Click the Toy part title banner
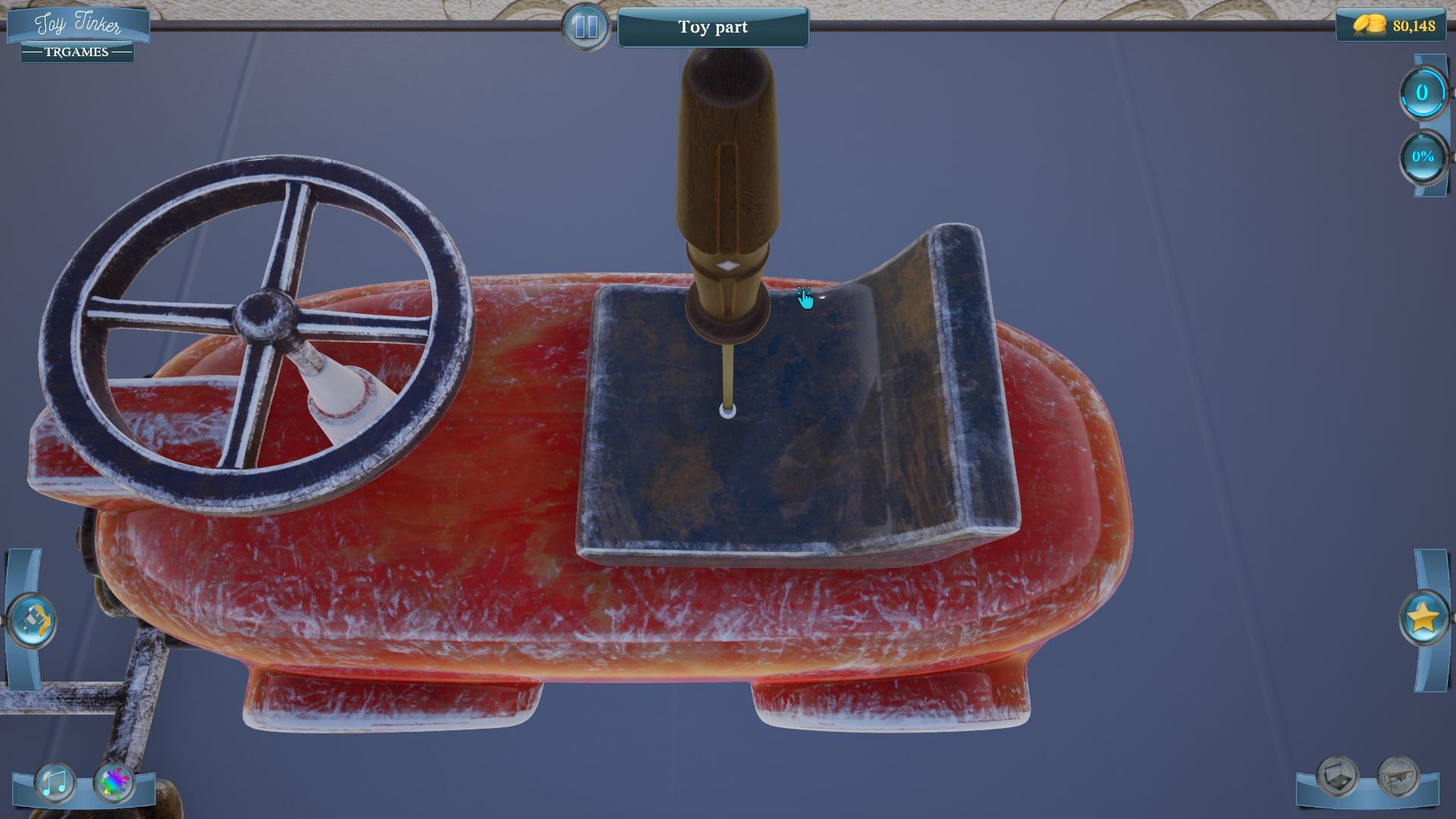1456x819 pixels. (x=714, y=27)
